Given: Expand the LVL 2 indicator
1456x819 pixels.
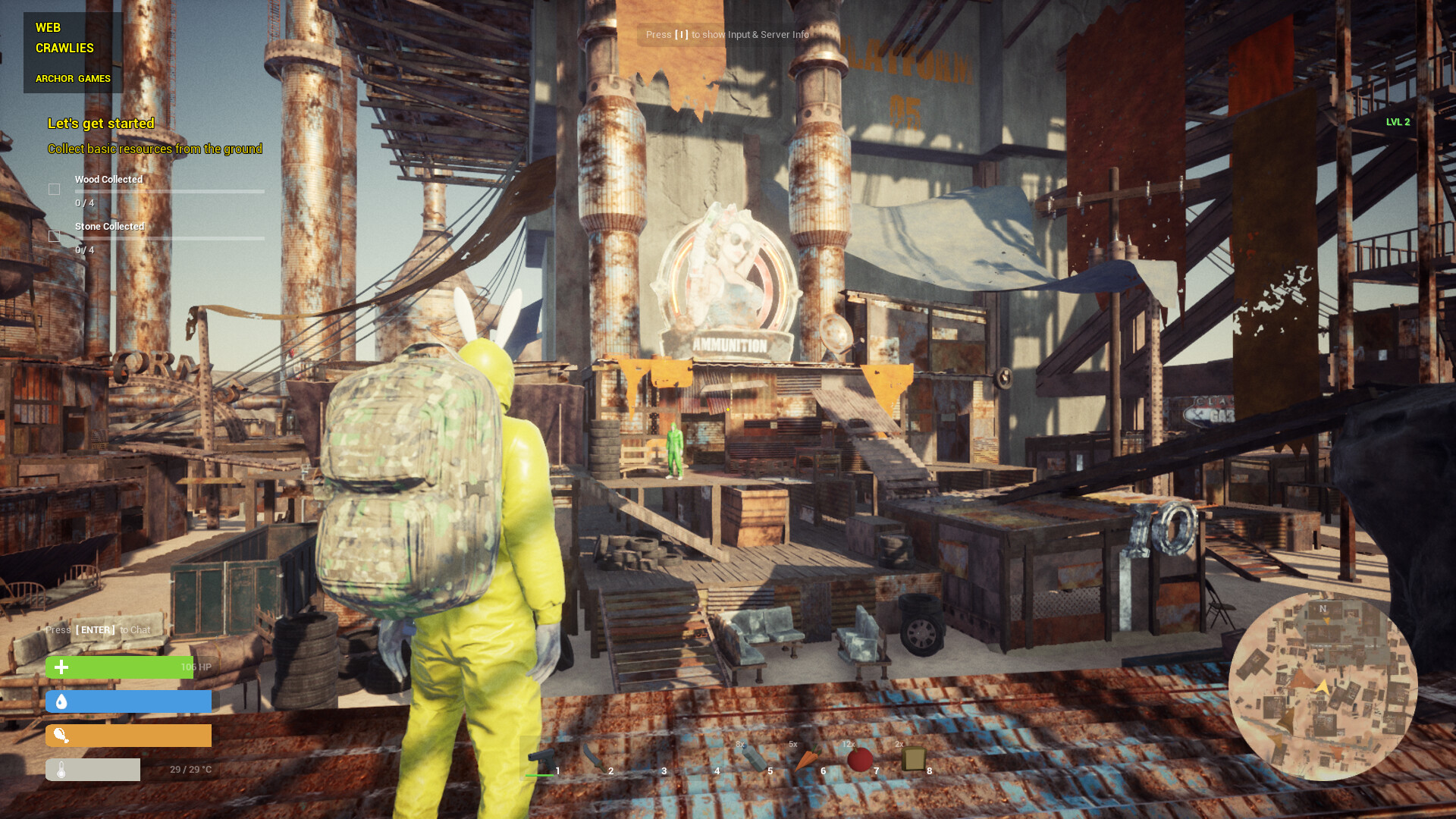Looking at the screenshot, I should pos(1398,121).
